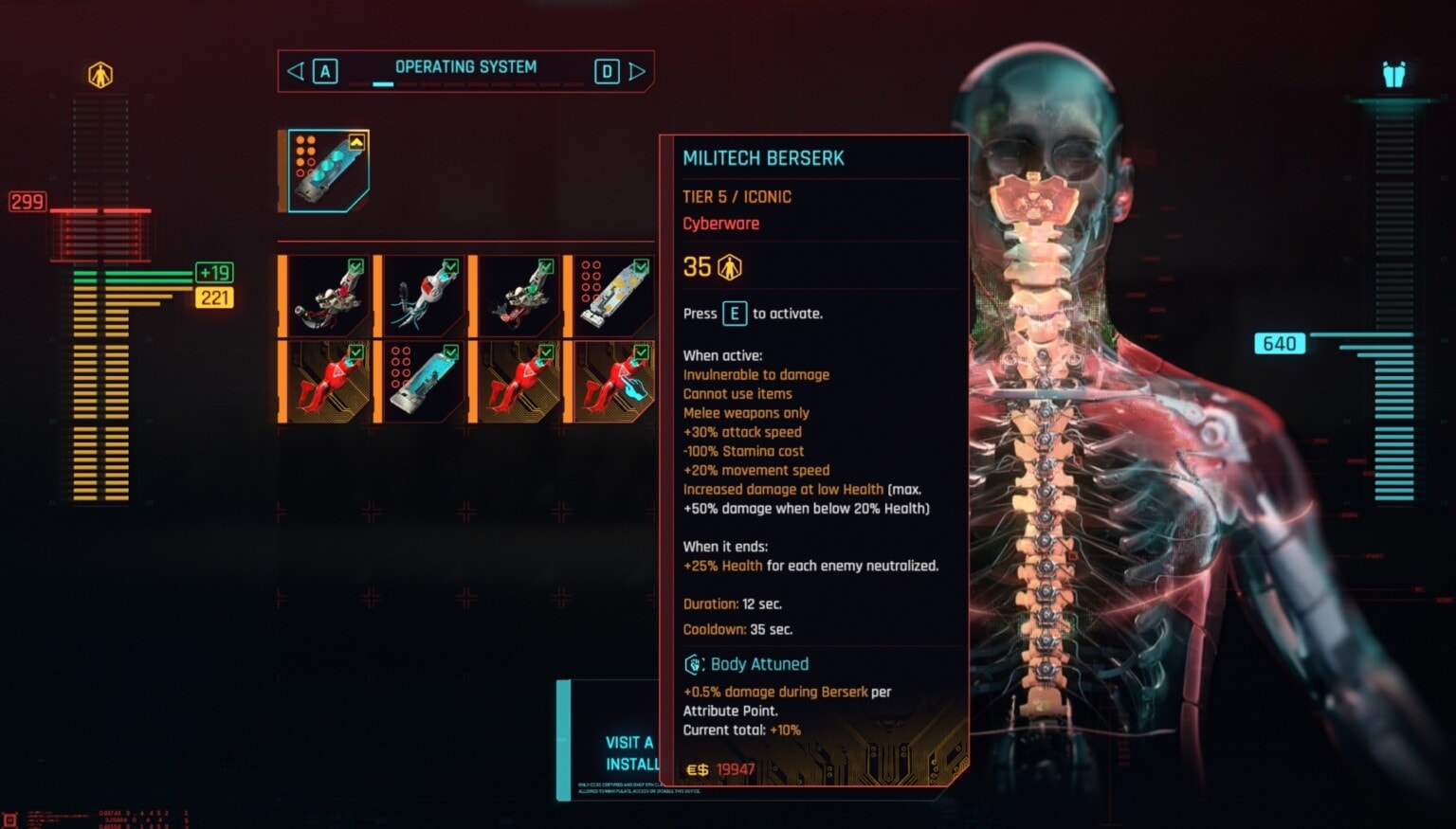Click the 640 armor value on the right
1456x829 pixels.
coord(1279,343)
